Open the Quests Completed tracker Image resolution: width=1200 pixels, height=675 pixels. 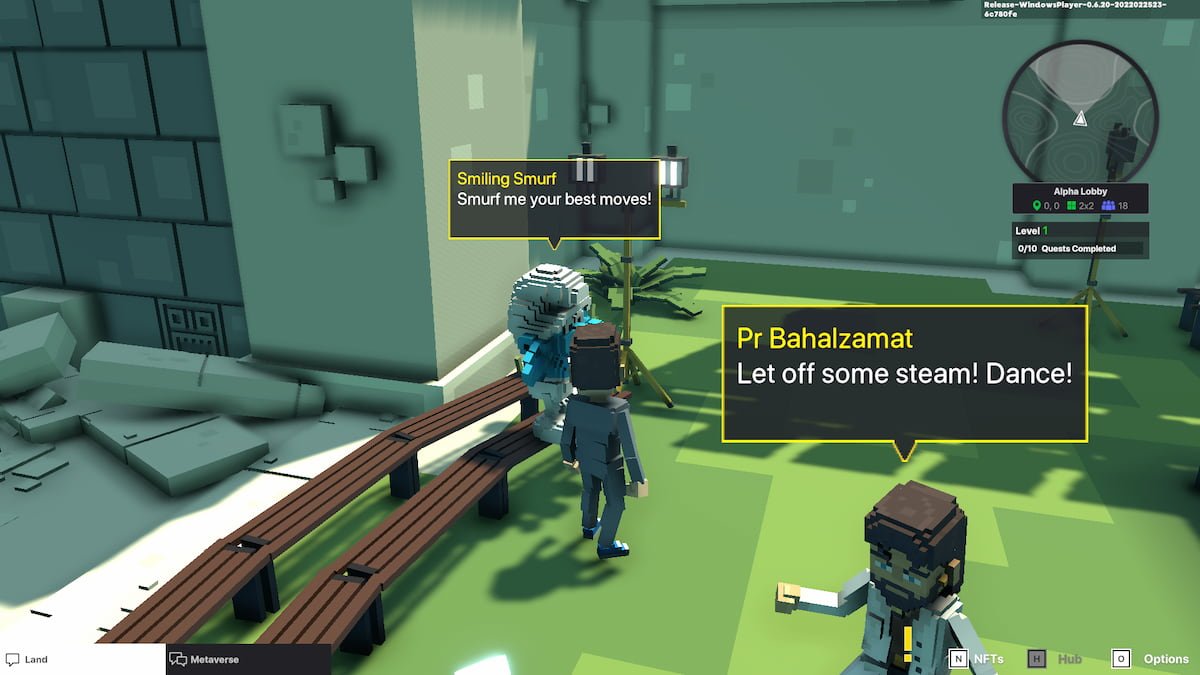[1079, 248]
